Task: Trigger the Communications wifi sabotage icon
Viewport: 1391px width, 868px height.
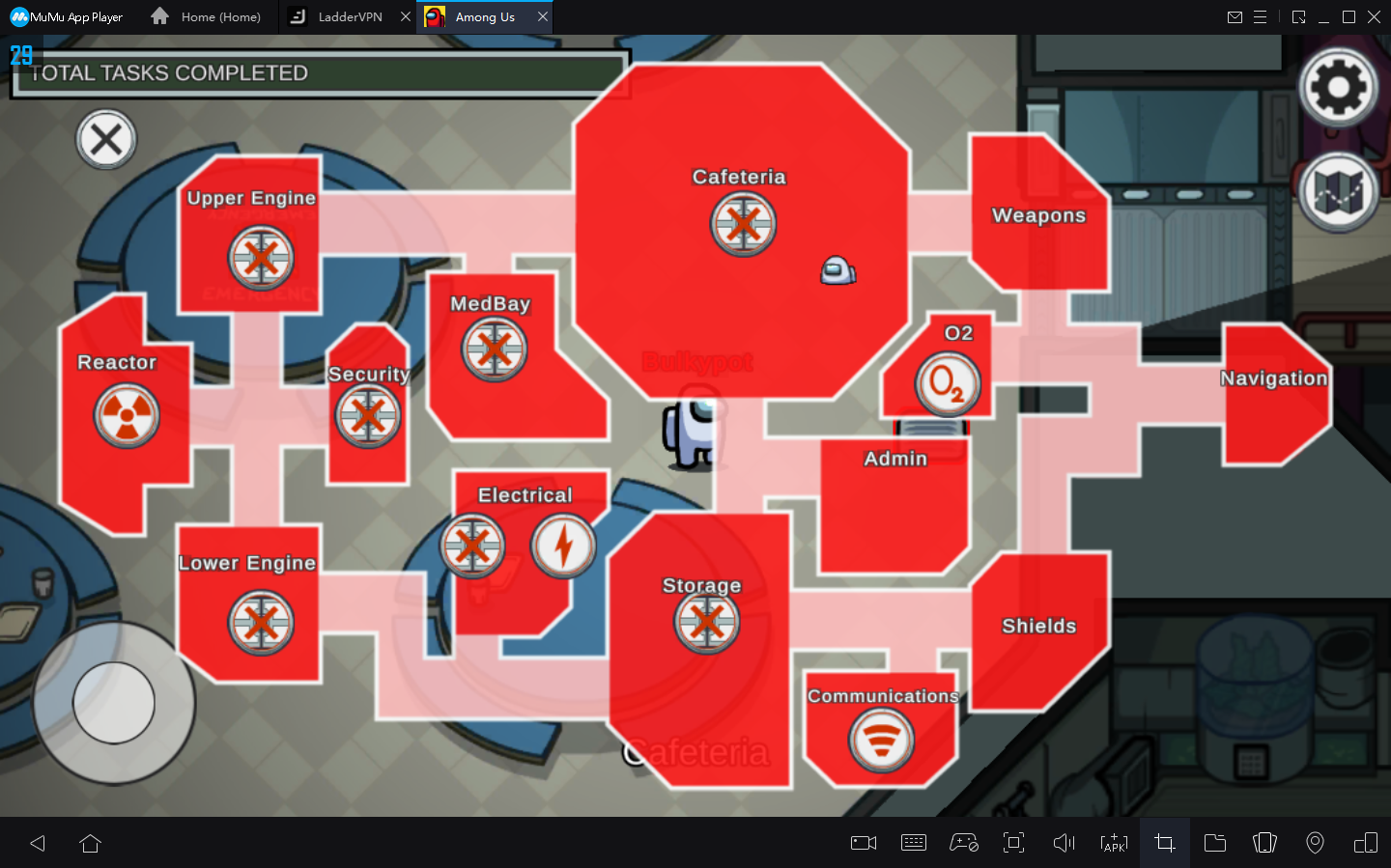Action: pyautogui.click(x=881, y=741)
